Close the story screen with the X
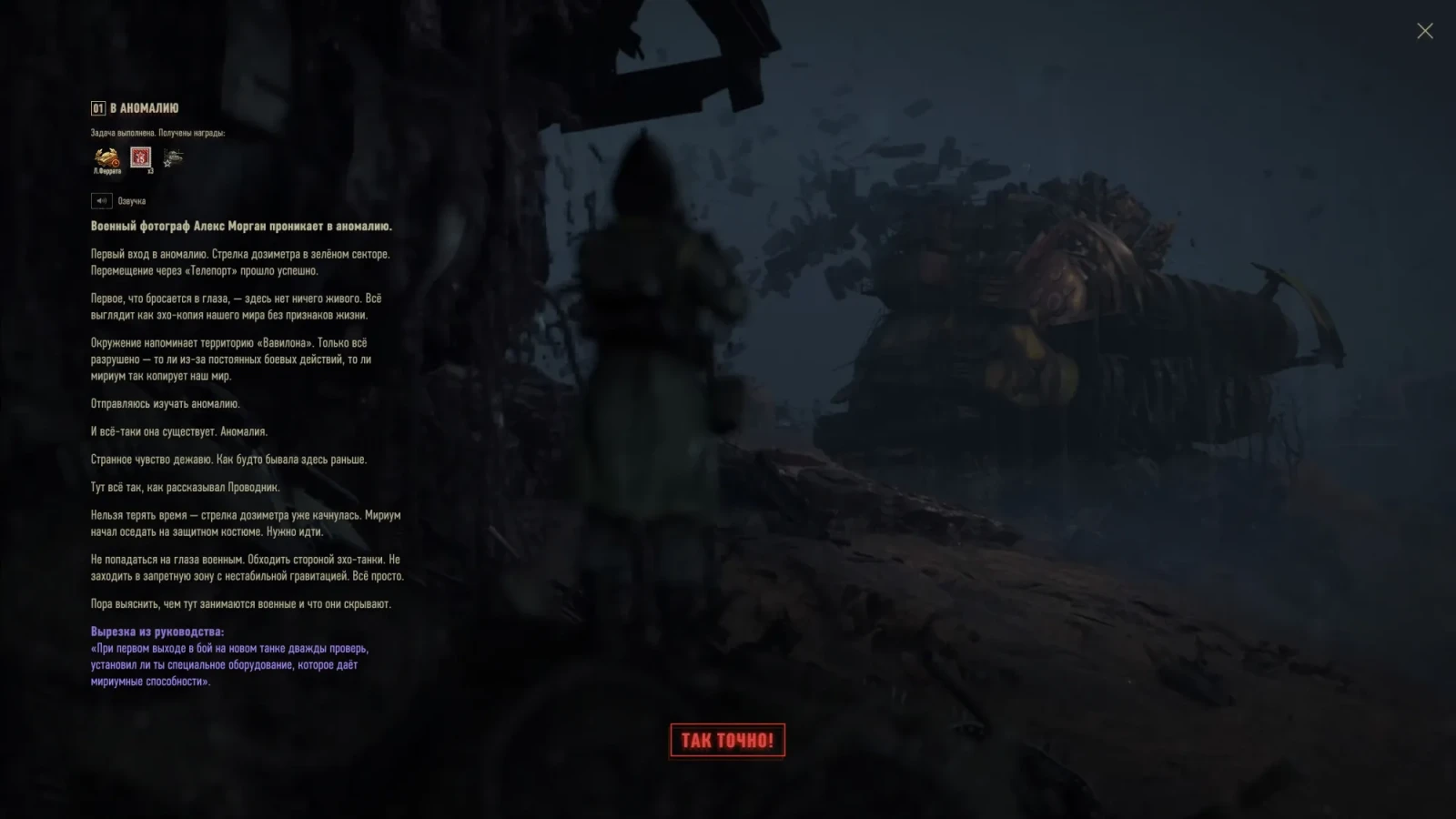The image size is (1456, 819). (x=1424, y=31)
